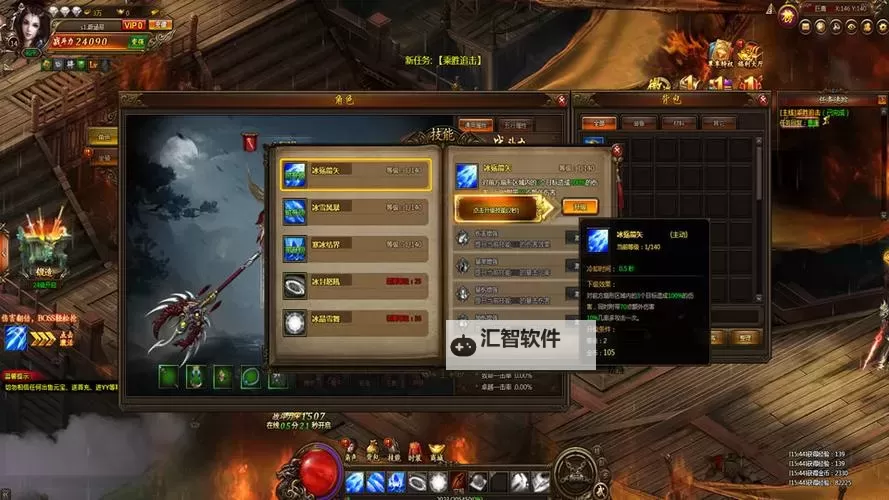Click the orange upgrade button beside the skill
This screenshot has height=500, width=889.
point(580,207)
